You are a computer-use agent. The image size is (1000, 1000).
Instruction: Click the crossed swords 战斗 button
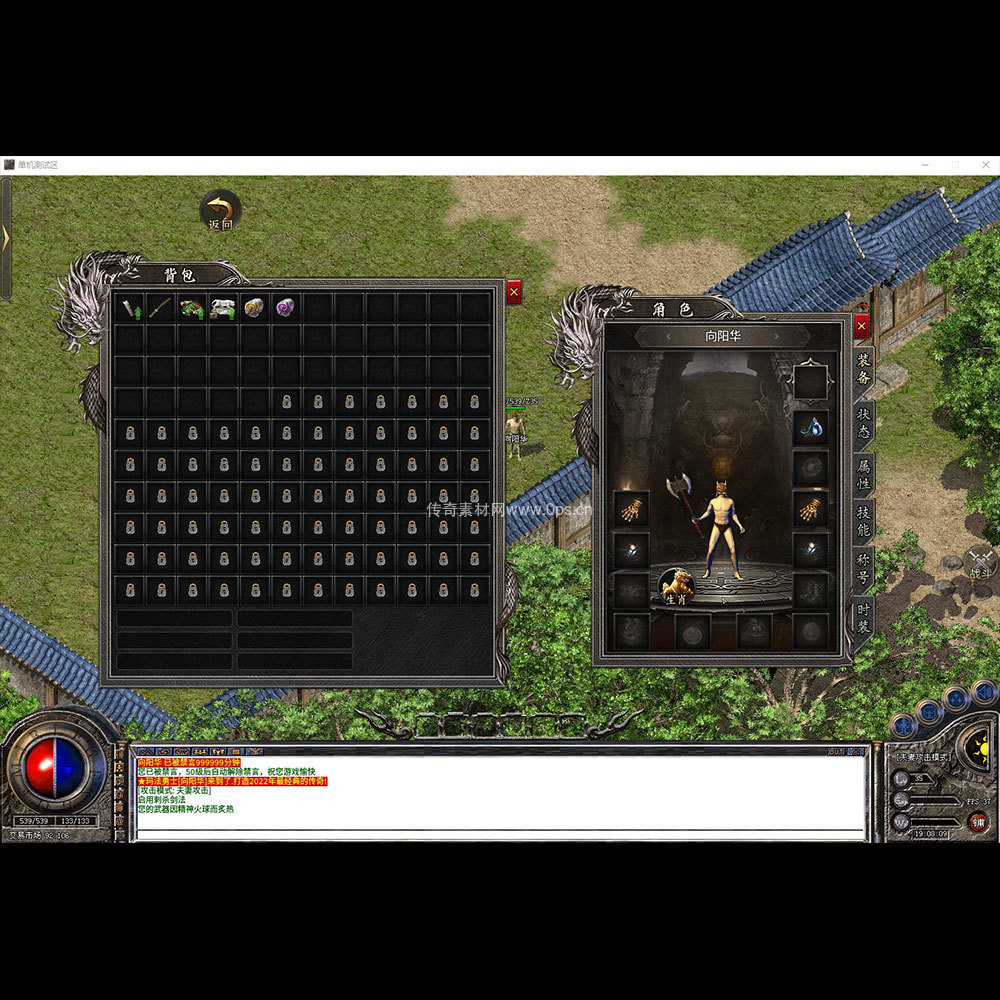[980, 562]
